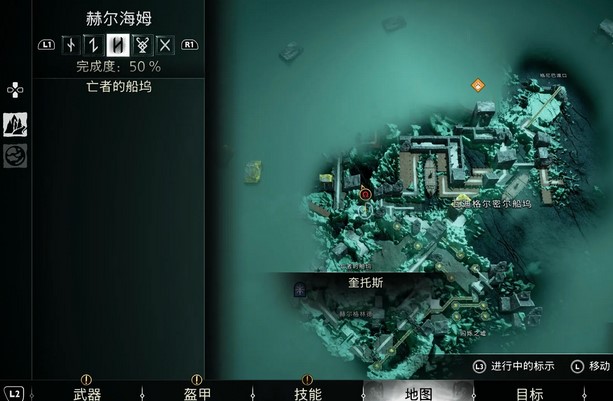Choose the first realm rune icon
Image resolution: width=613 pixels, height=401 pixels.
click(70, 44)
